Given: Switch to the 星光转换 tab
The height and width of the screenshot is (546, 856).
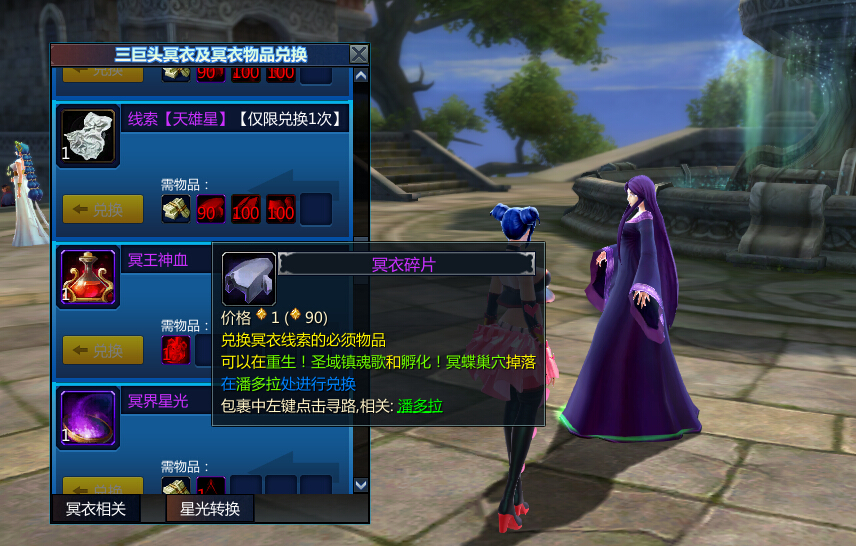Looking at the screenshot, I should tap(210, 509).
